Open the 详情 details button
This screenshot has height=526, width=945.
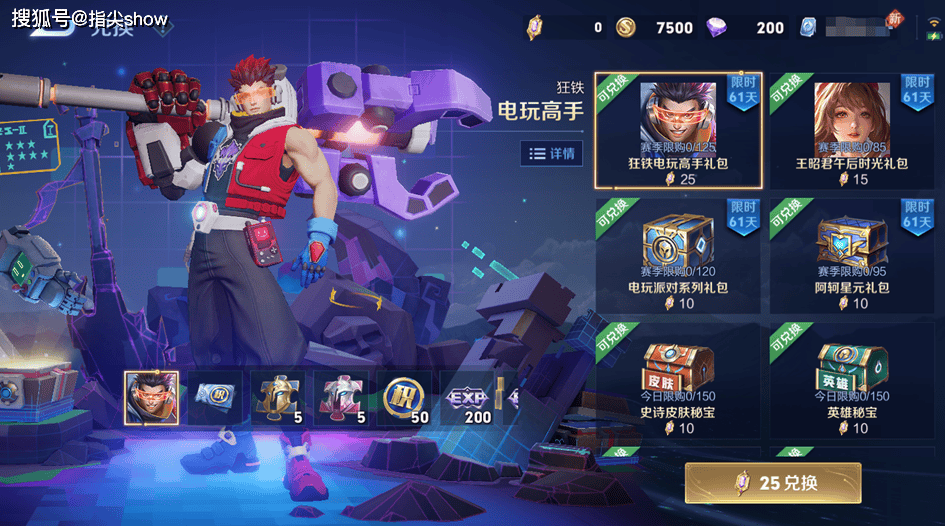point(551,153)
